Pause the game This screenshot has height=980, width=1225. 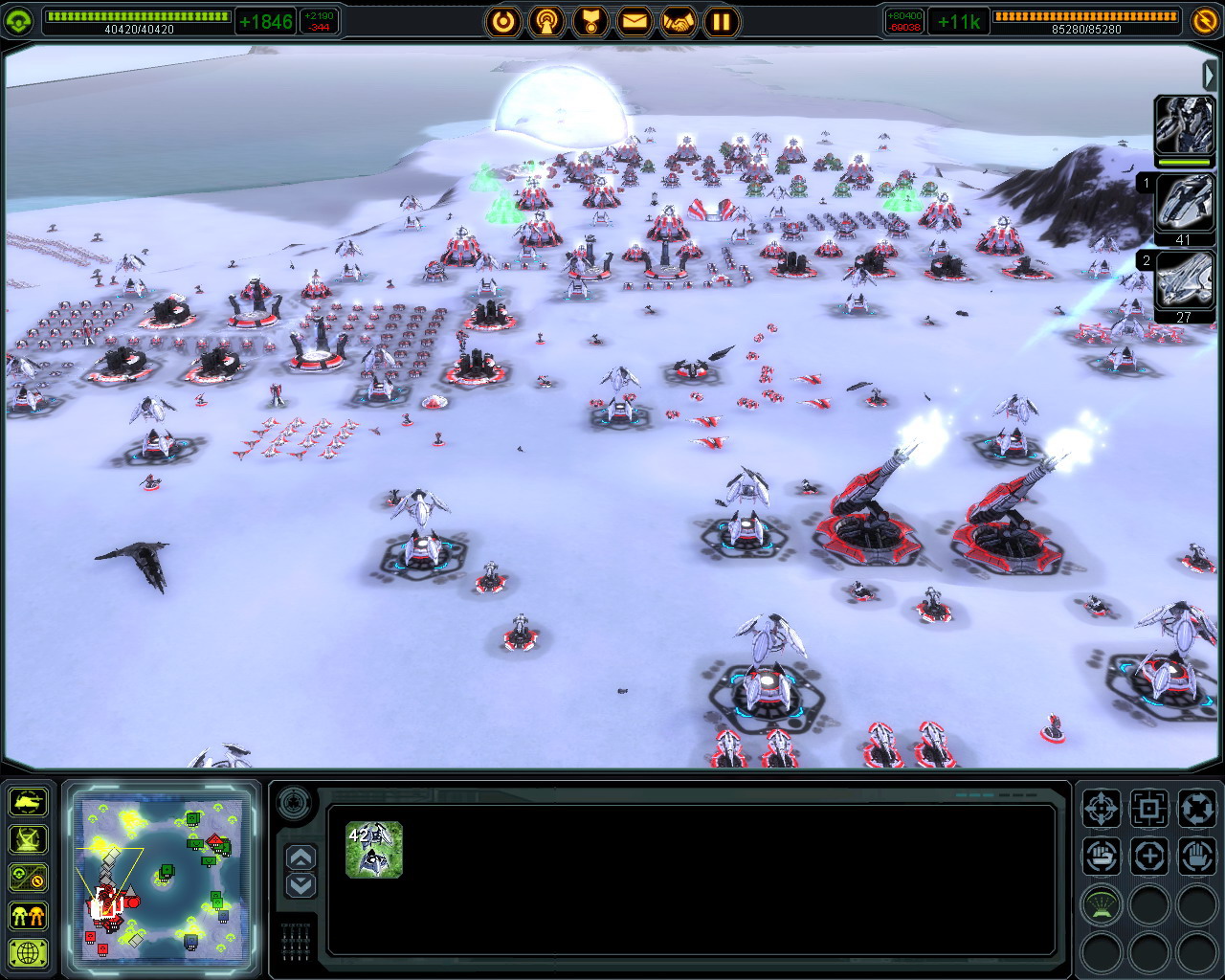[721, 21]
